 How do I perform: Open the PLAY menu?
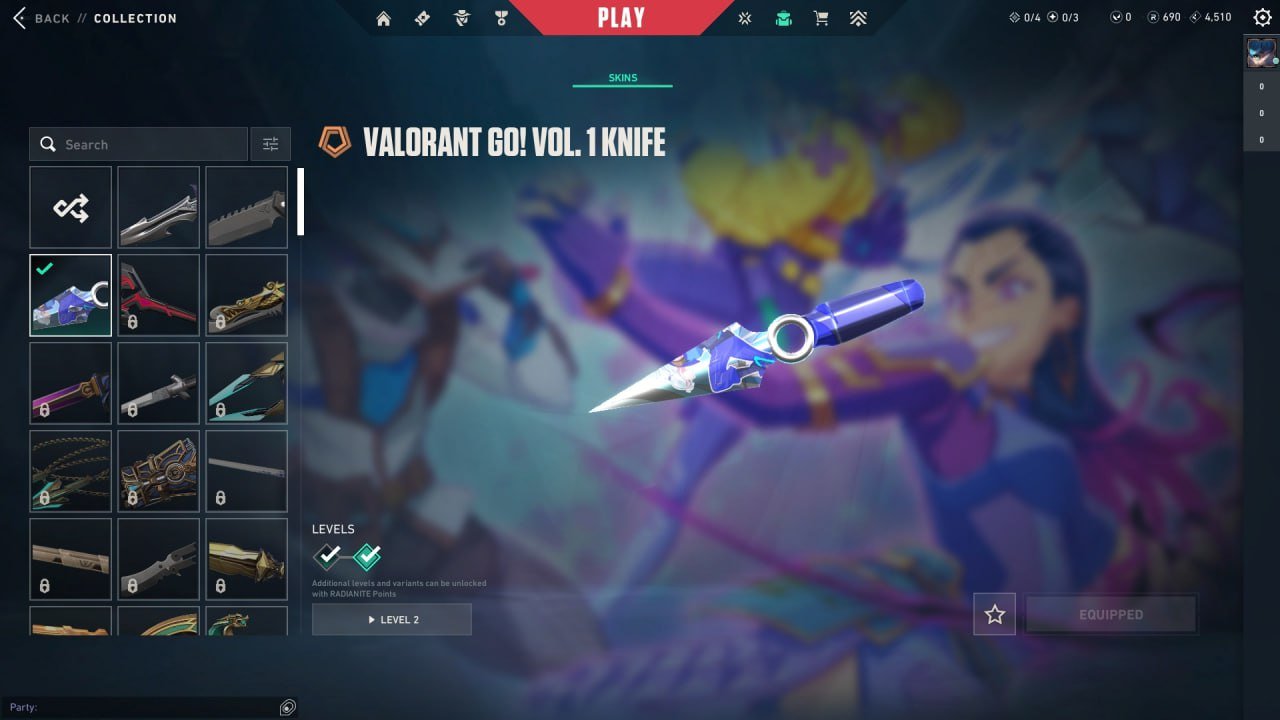click(x=622, y=16)
